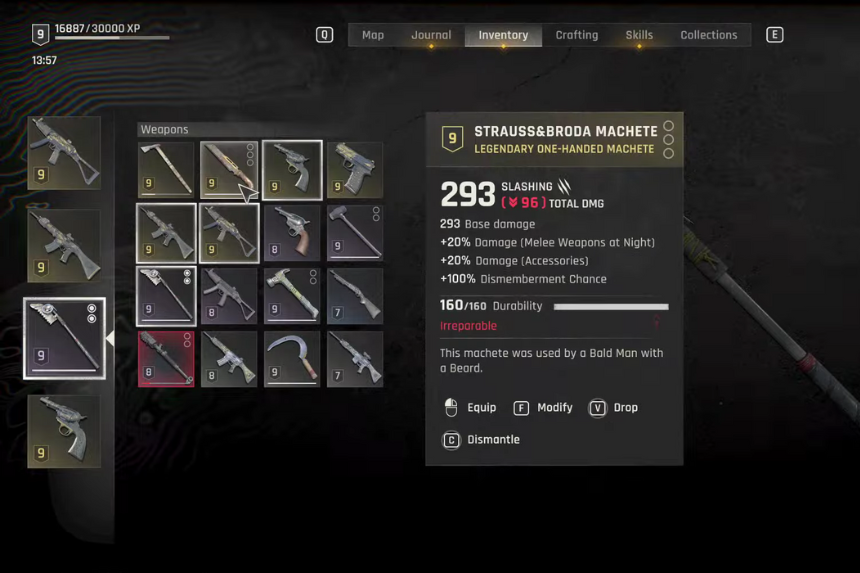Viewport: 860px width, 573px height.
Task: Select the pump shotgun slot
Action: point(355,296)
